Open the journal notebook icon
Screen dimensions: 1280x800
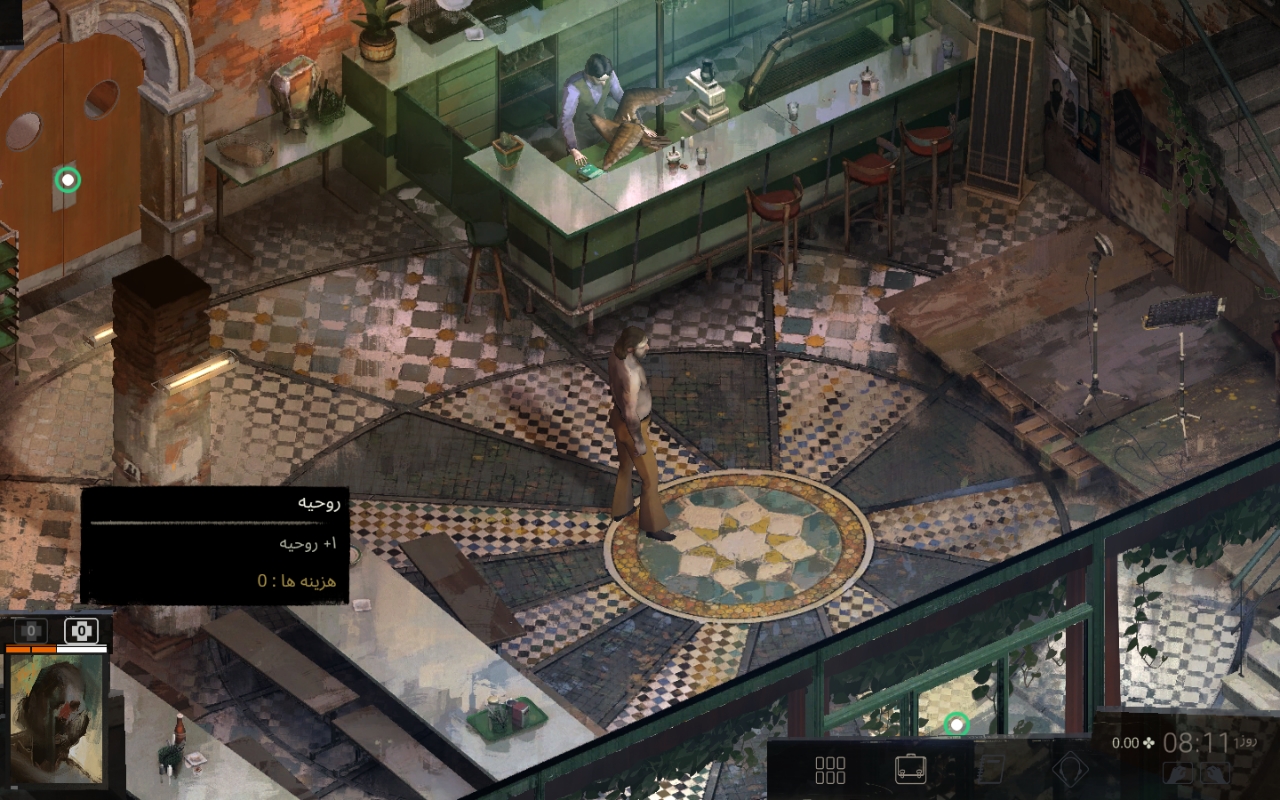(x=990, y=769)
